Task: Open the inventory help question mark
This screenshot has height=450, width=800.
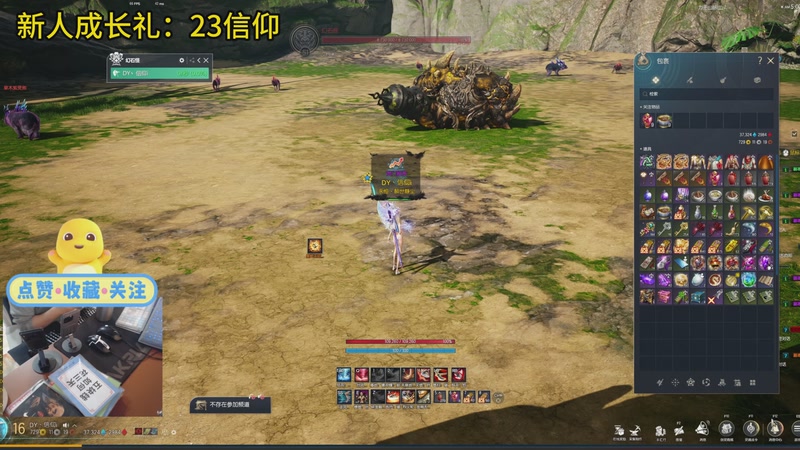Action: (x=759, y=61)
